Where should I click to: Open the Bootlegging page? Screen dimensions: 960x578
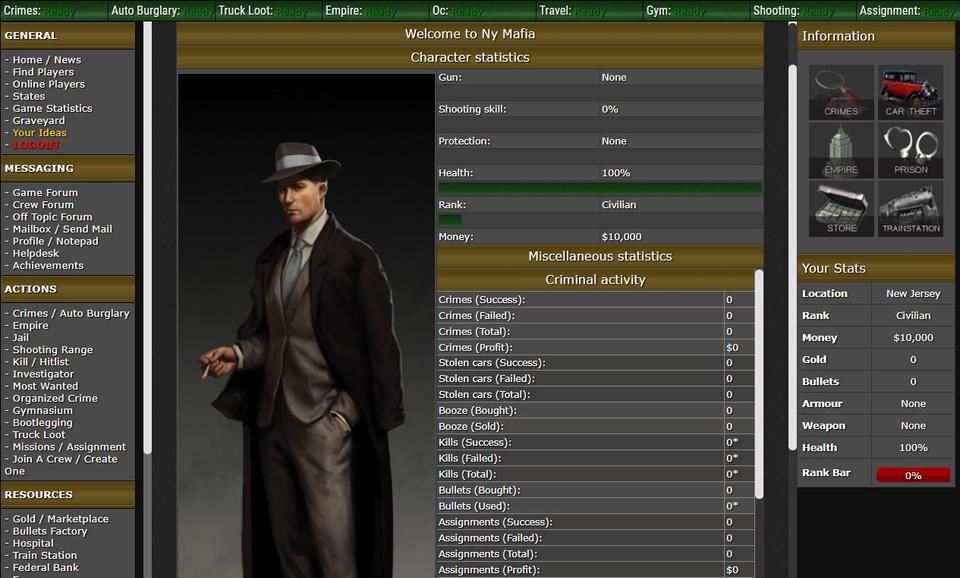(x=42, y=423)
